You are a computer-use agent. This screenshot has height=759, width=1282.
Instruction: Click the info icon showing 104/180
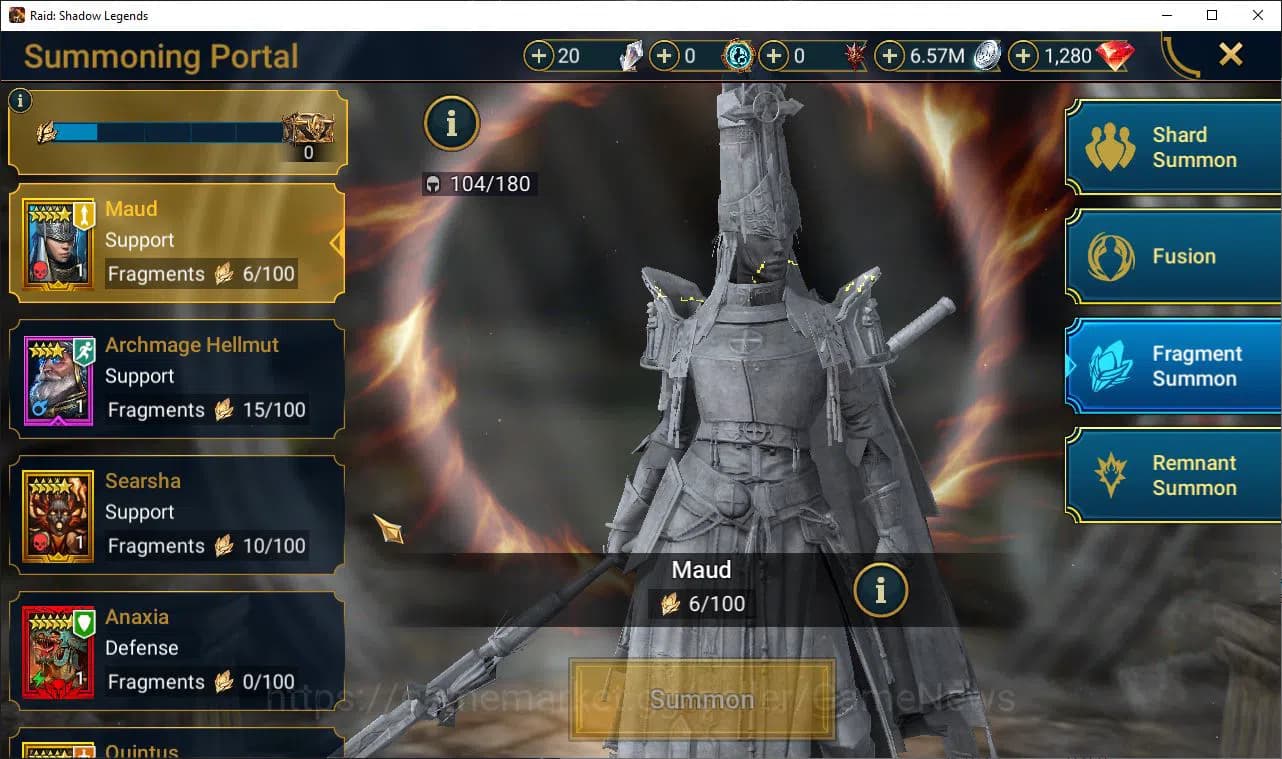click(452, 123)
